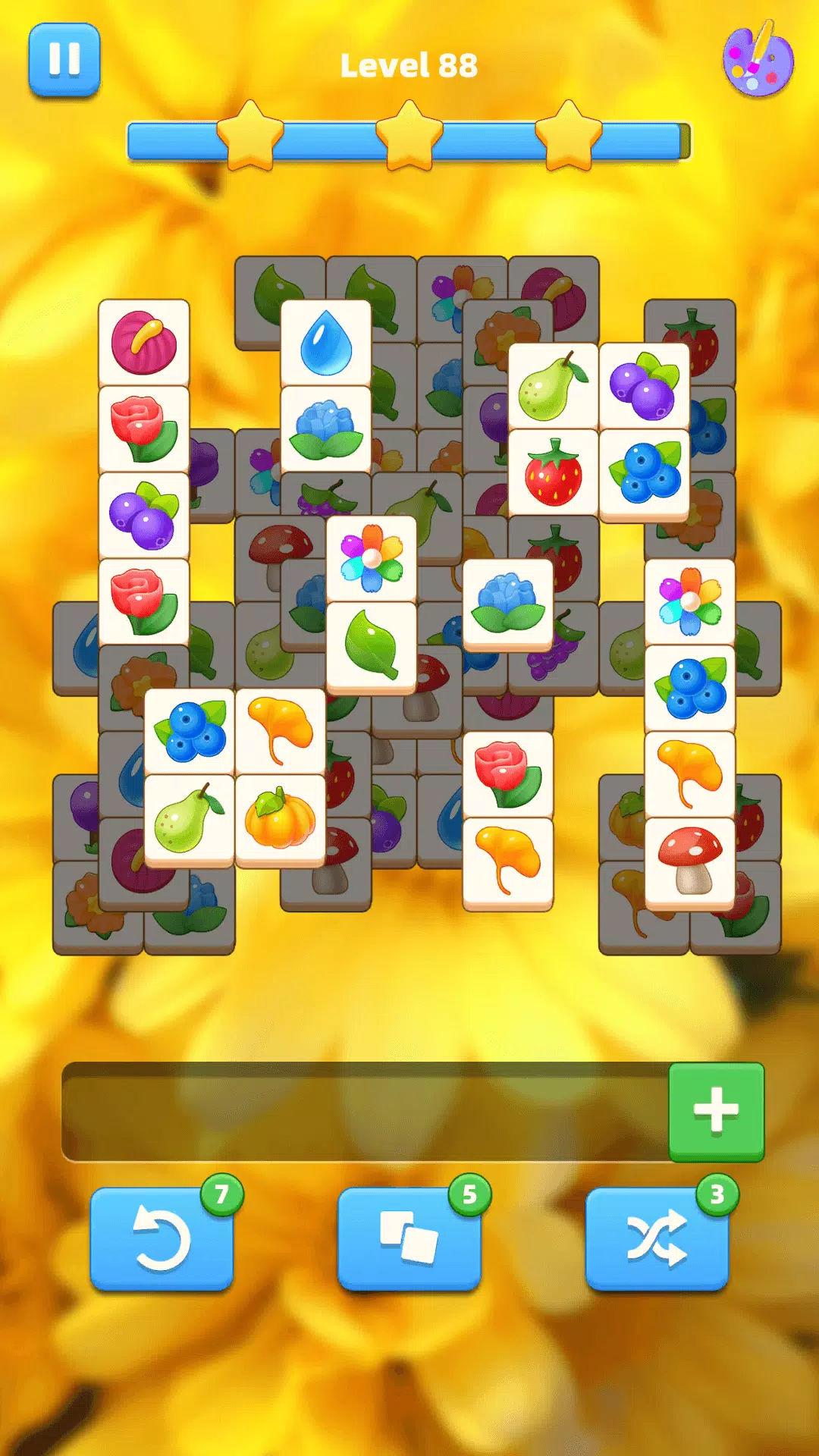Pause the game
The width and height of the screenshot is (819, 1456).
64,60
